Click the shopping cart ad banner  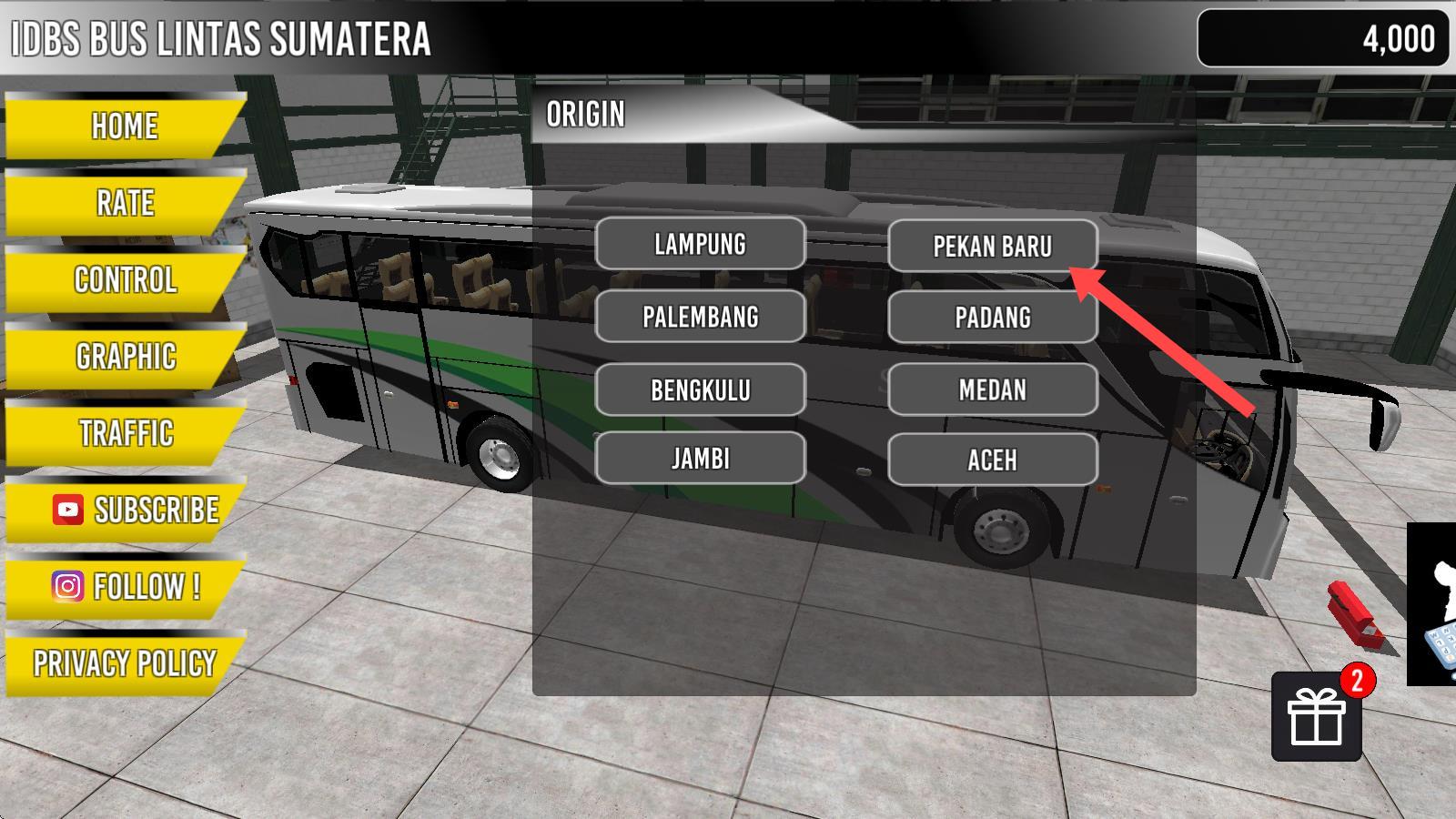1433,605
